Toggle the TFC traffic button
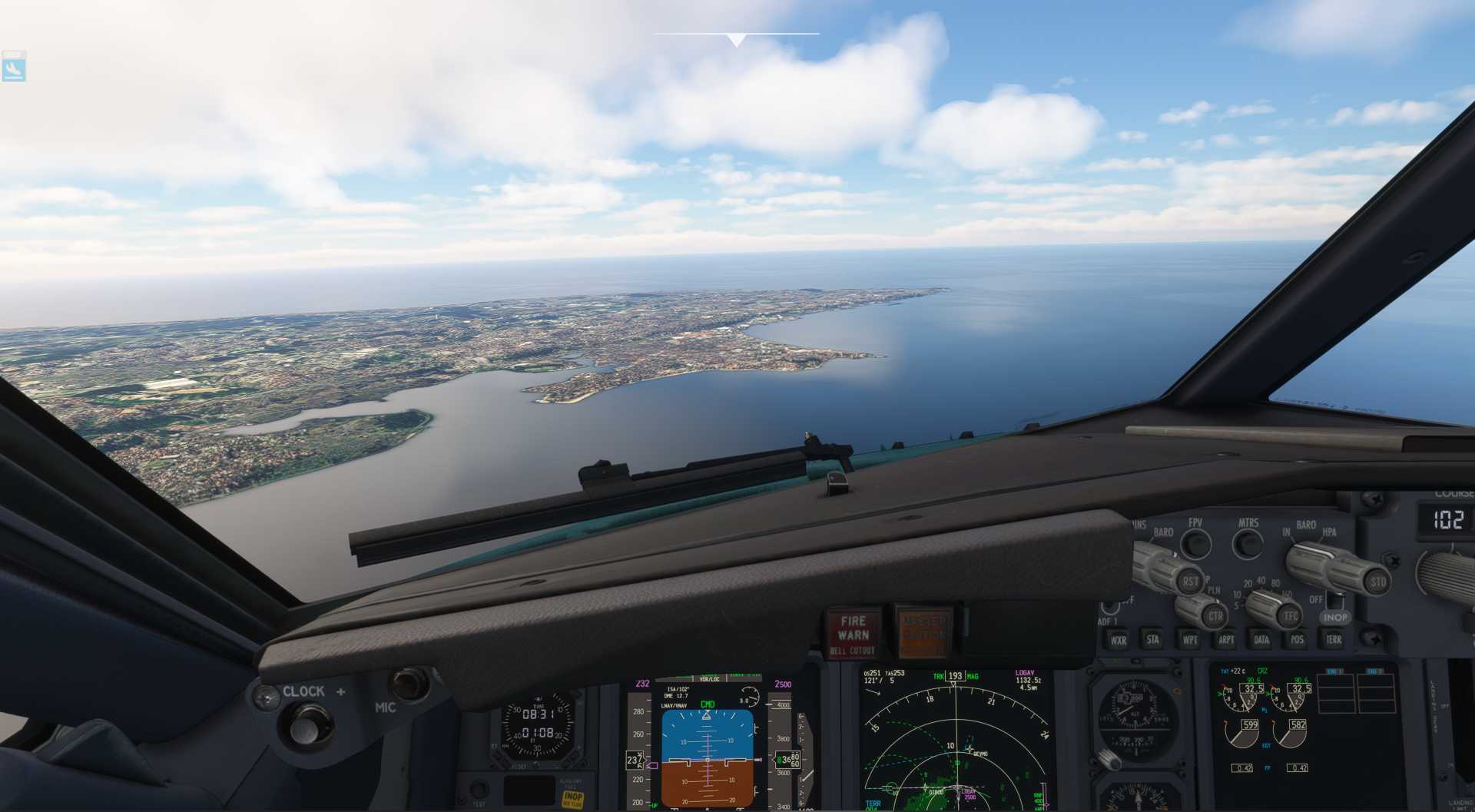The width and height of the screenshot is (1475, 812). point(1291,615)
